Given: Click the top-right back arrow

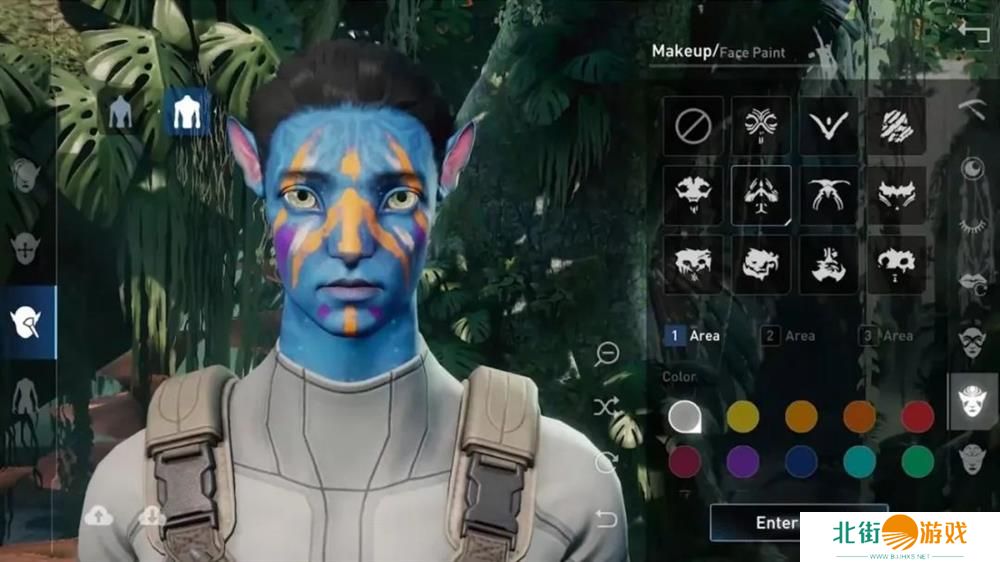Looking at the screenshot, I should click(x=971, y=31).
